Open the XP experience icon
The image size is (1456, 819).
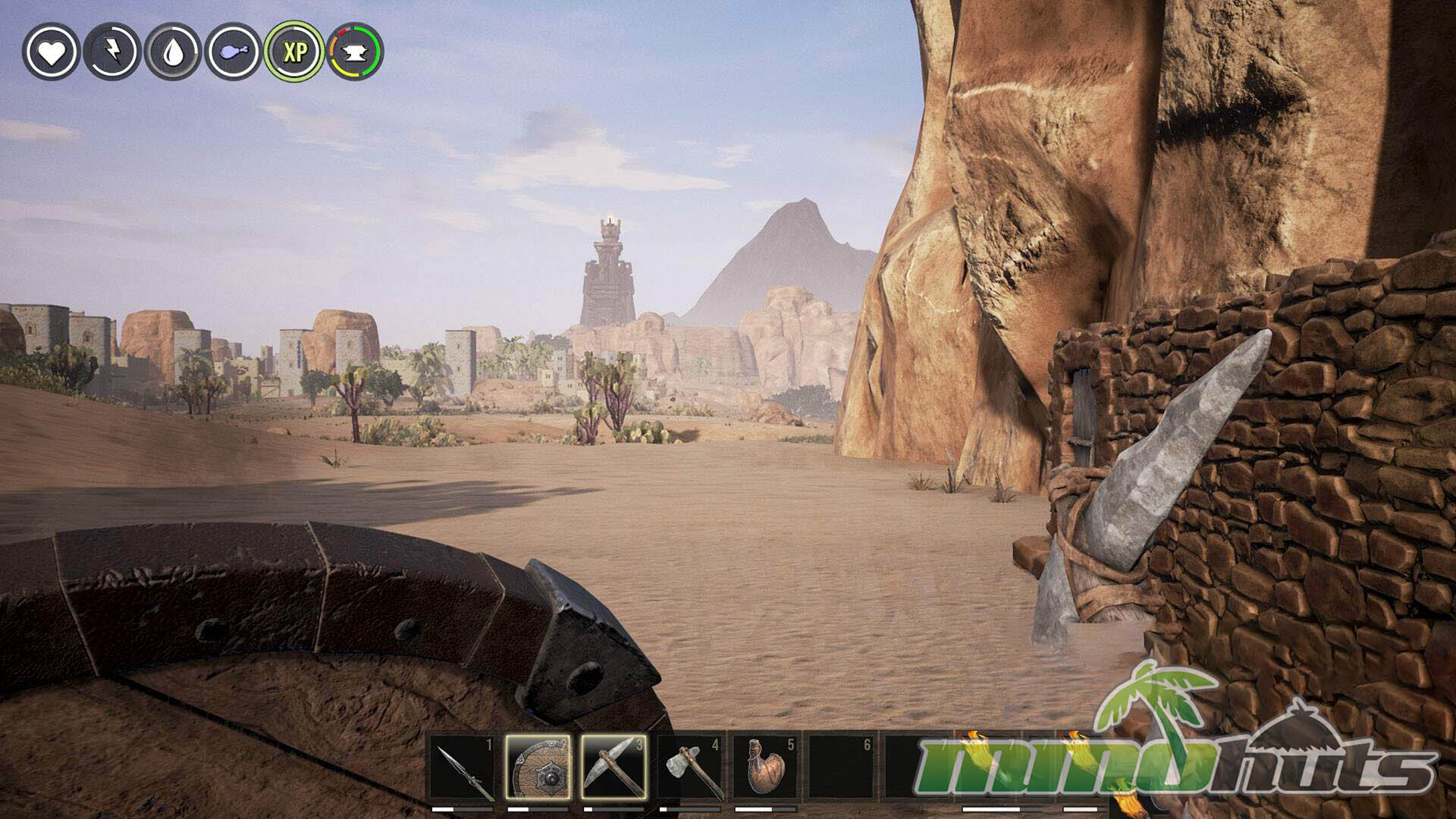pyautogui.click(x=294, y=52)
